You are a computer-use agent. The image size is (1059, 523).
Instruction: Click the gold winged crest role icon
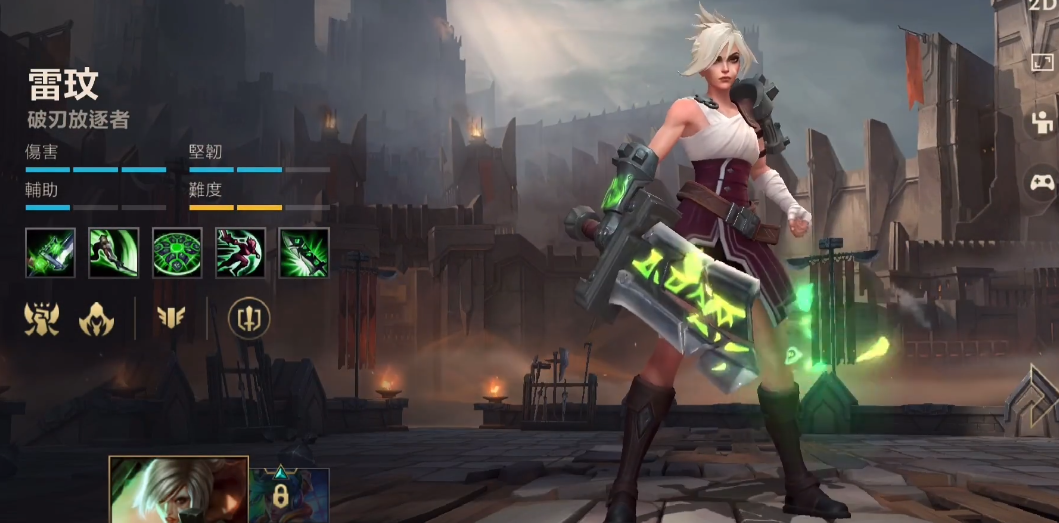point(42,319)
